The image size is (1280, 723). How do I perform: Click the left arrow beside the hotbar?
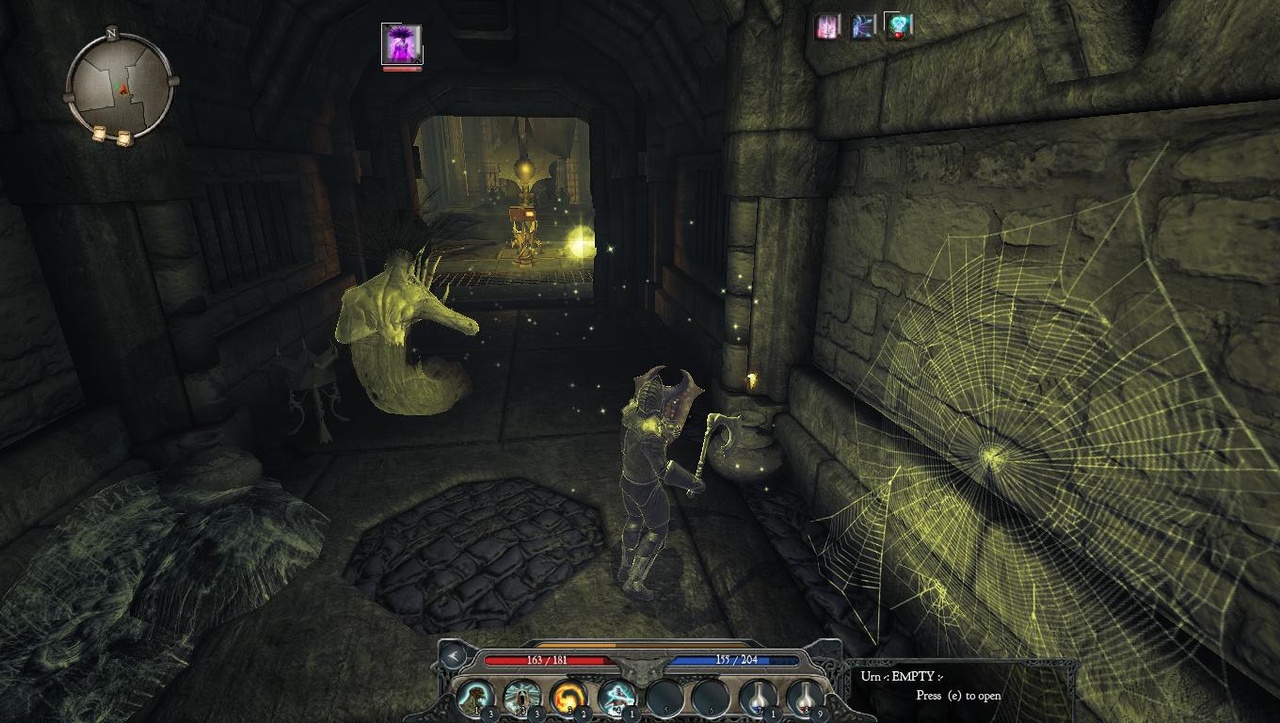(452, 657)
